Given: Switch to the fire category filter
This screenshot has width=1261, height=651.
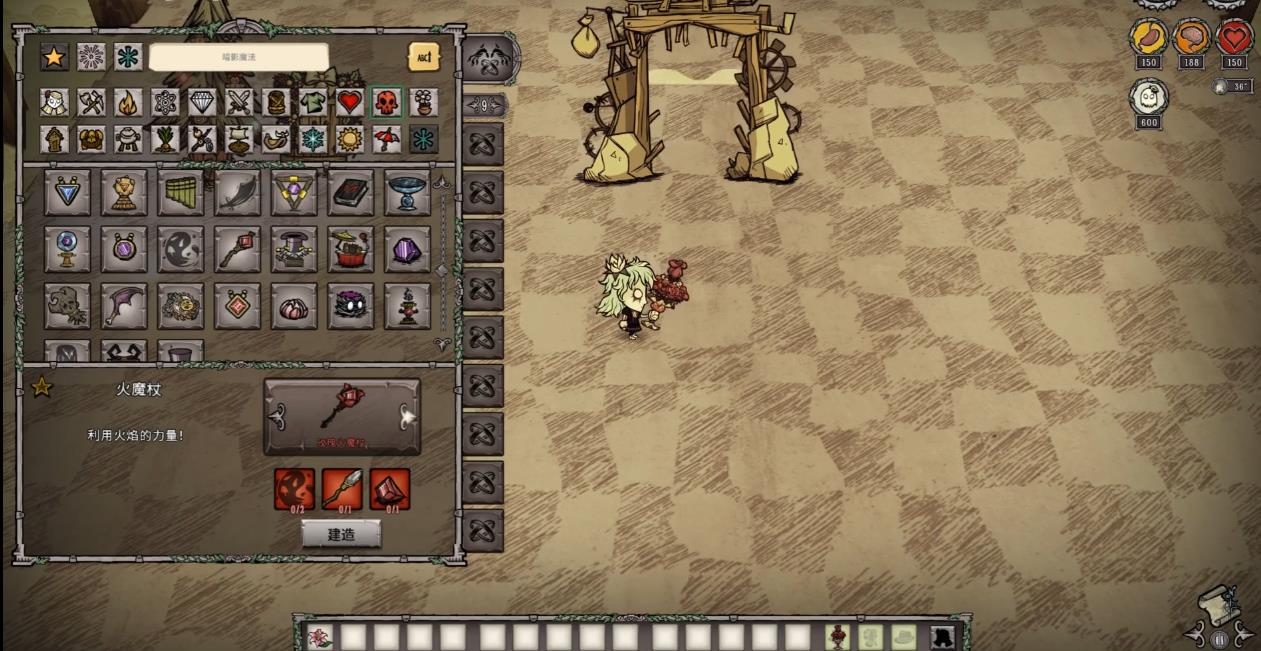Looking at the screenshot, I should (x=128, y=102).
